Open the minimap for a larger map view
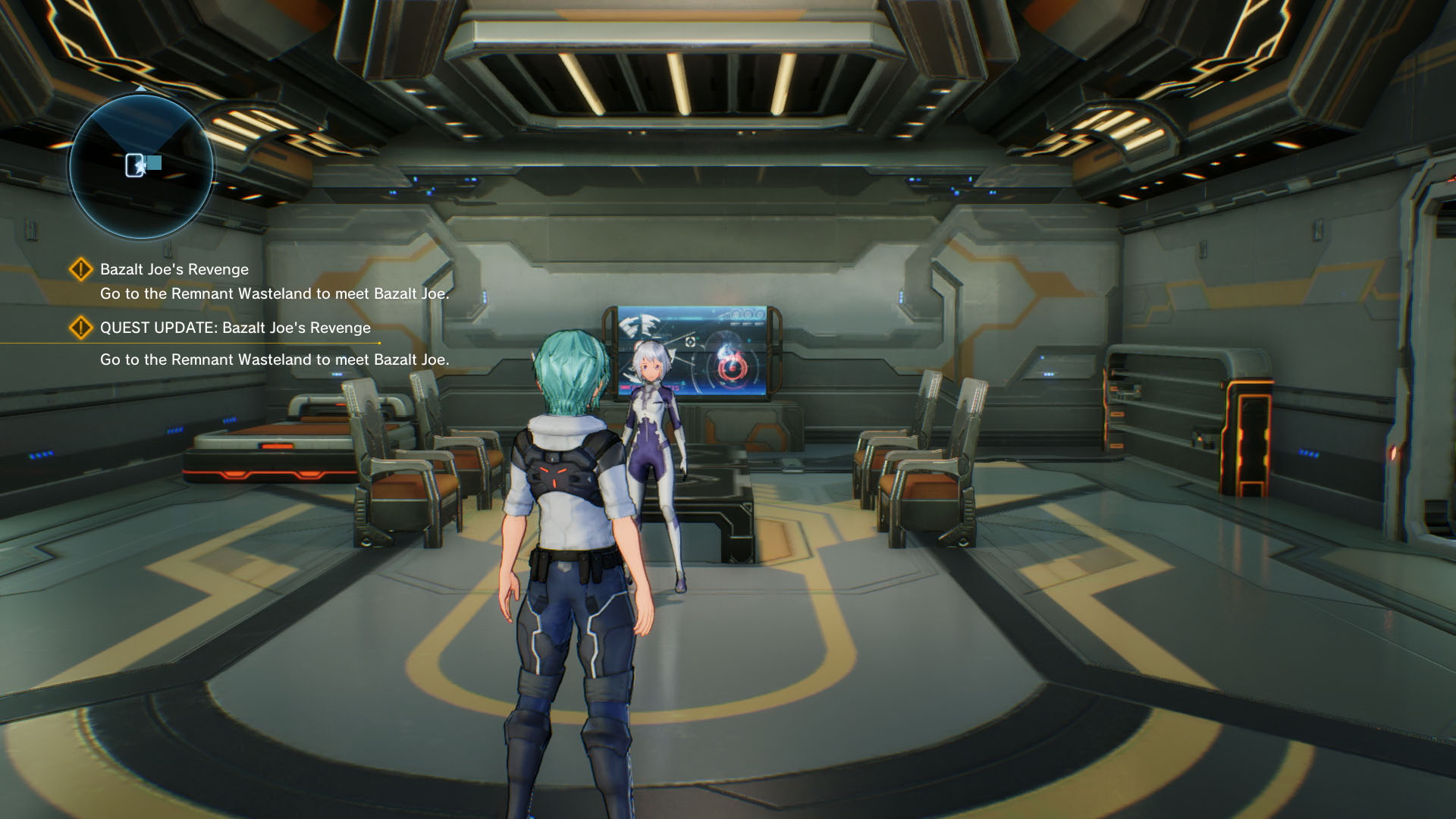The width and height of the screenshot is (1456, 819). [x=140, y=162]
